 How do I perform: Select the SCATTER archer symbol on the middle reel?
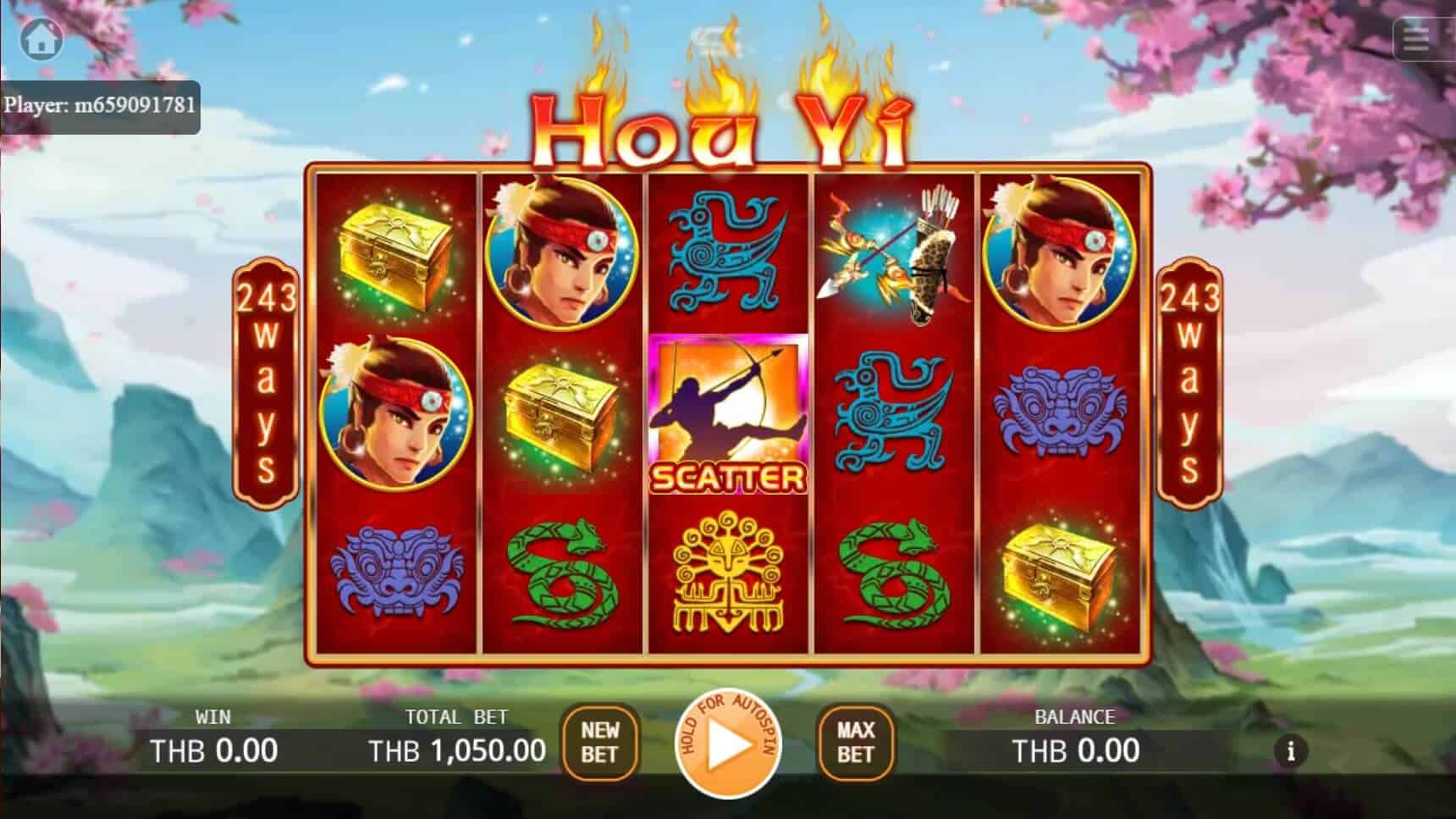click(728, 415)
